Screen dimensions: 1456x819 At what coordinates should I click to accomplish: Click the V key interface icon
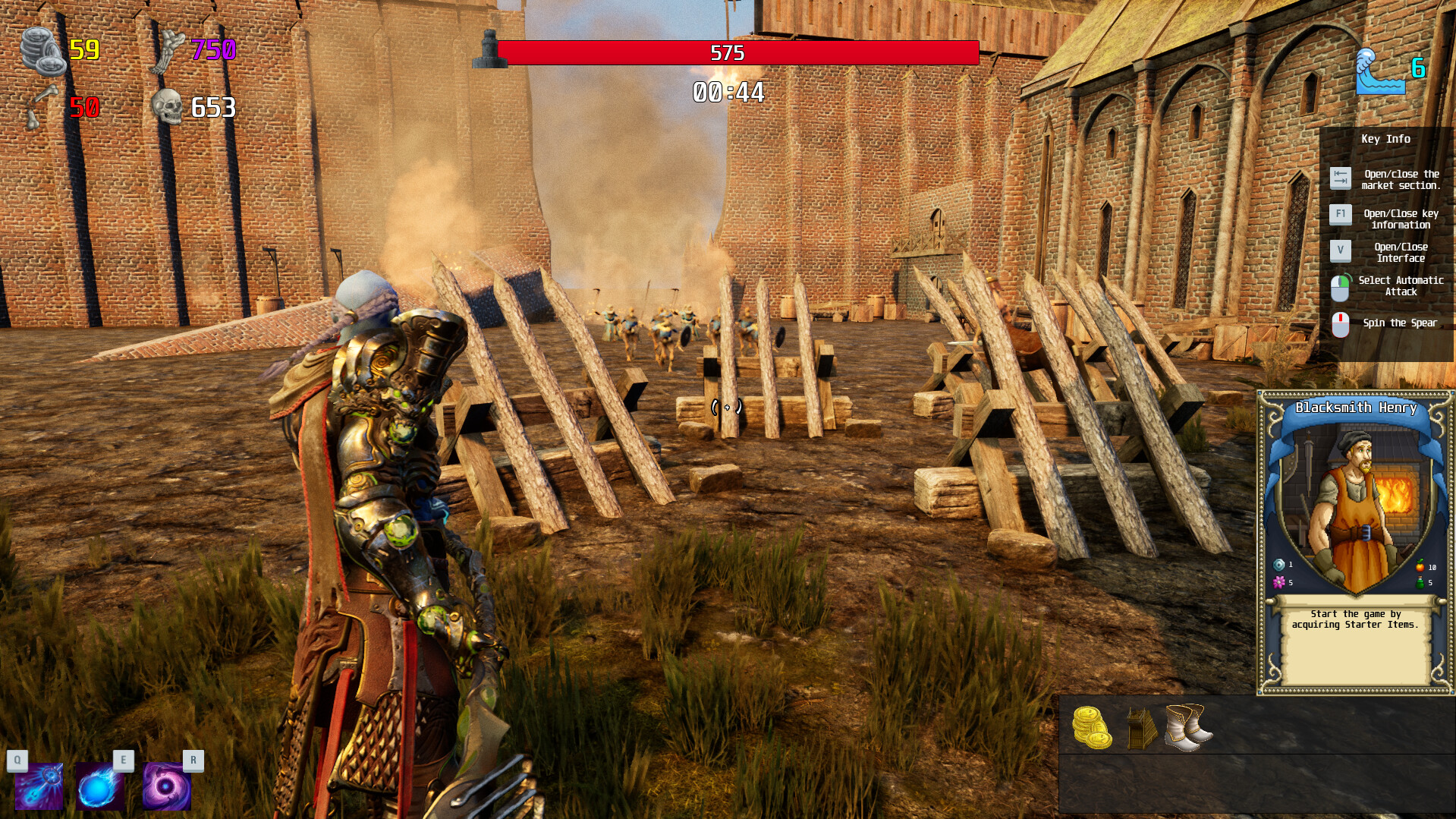coord(1341,250)
